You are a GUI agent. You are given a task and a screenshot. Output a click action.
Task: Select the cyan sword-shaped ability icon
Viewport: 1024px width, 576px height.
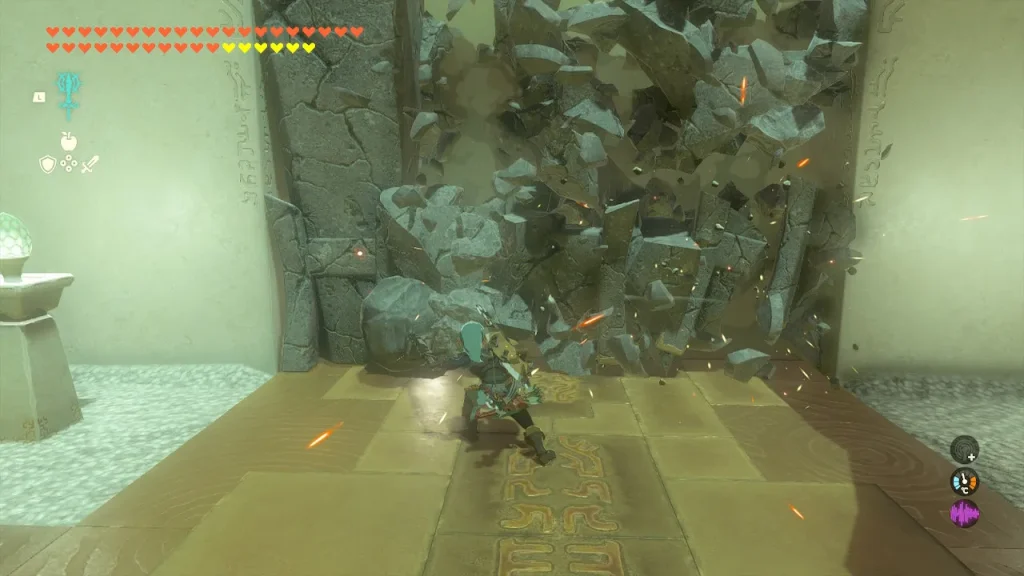click(x=68, y=94)
